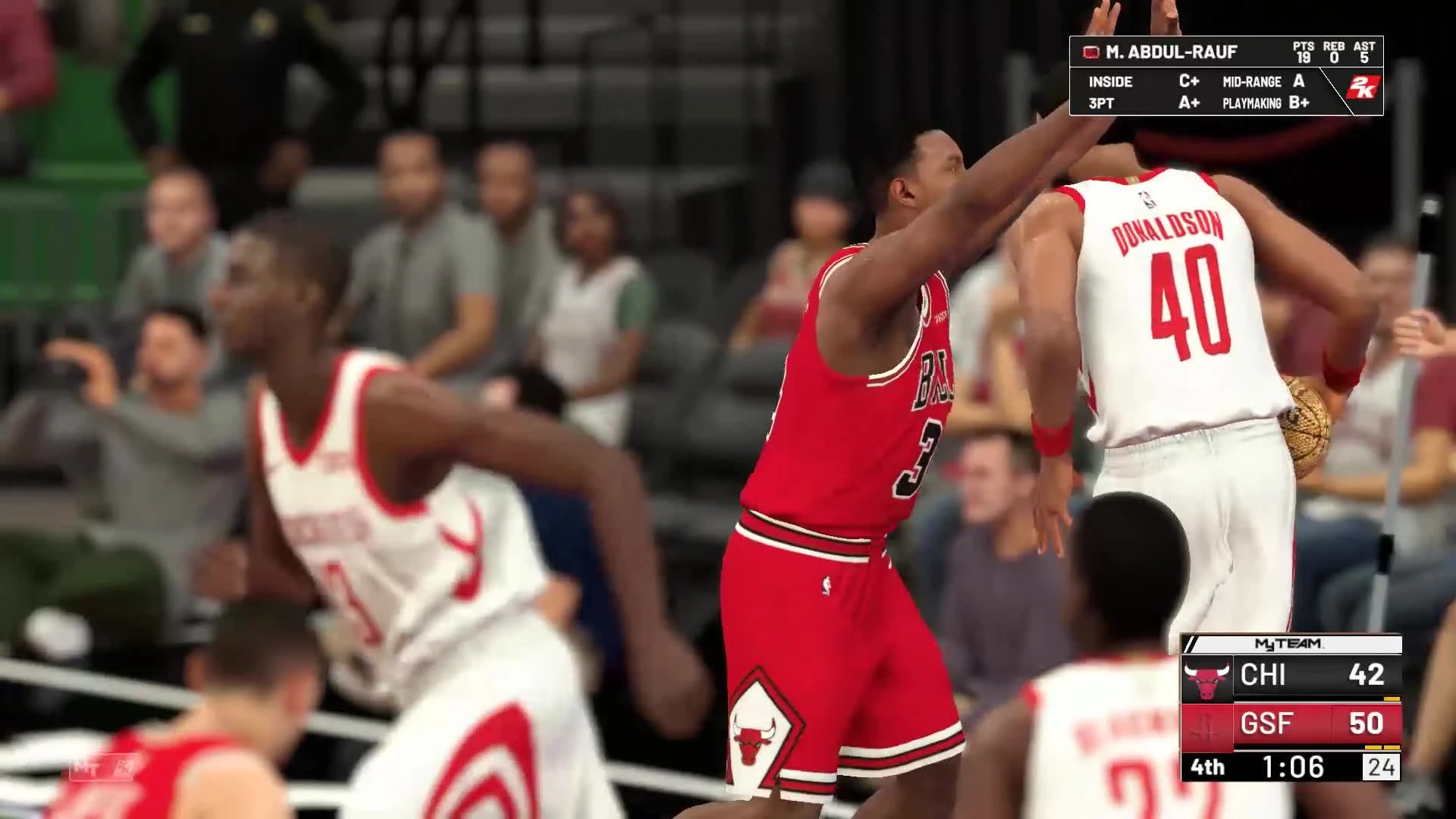
Task: Click the 2K logo in the stats panel
Action: click(x=1362, y=88)
